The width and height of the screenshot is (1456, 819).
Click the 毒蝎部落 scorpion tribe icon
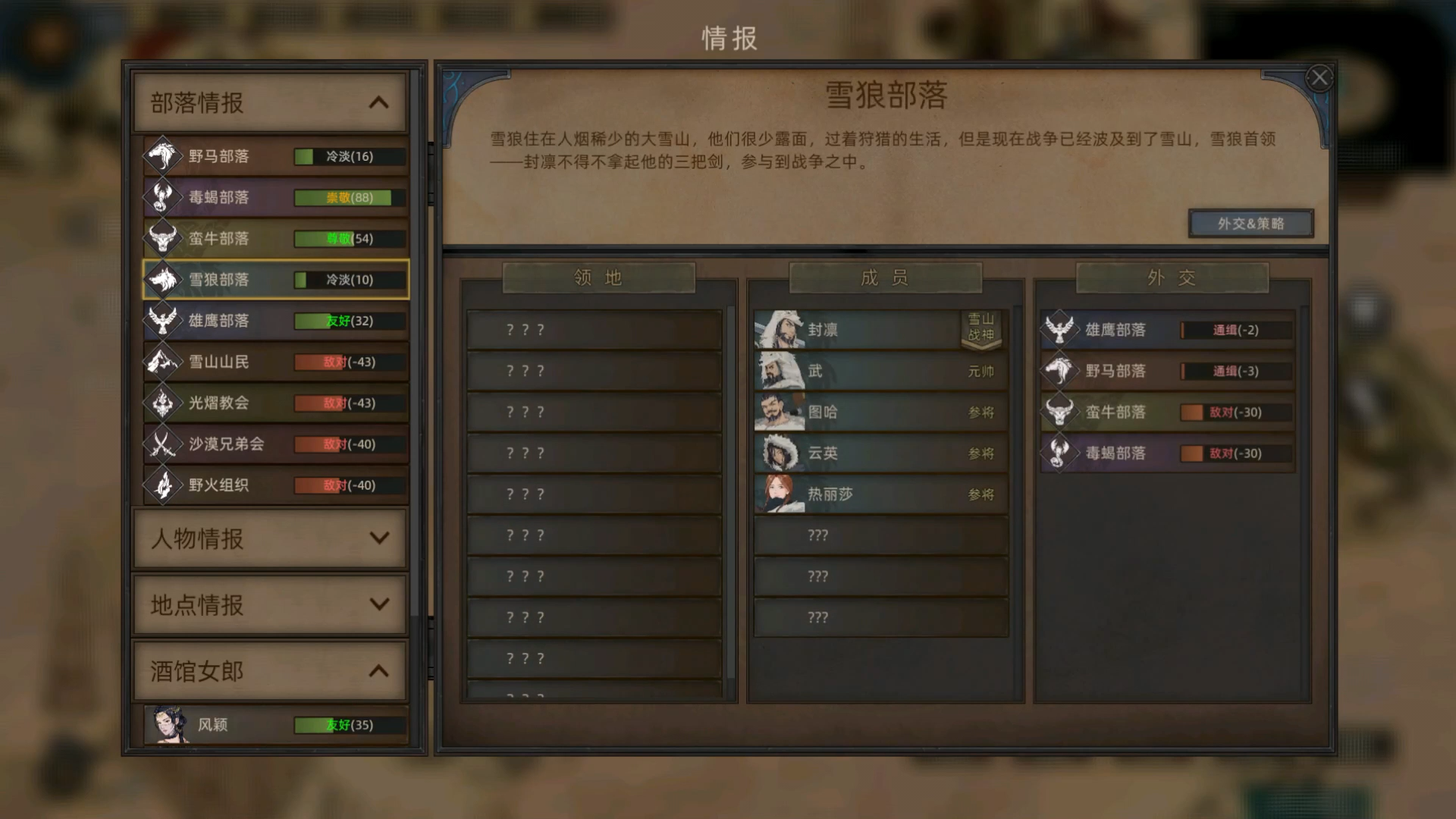[x=162, y=197]
